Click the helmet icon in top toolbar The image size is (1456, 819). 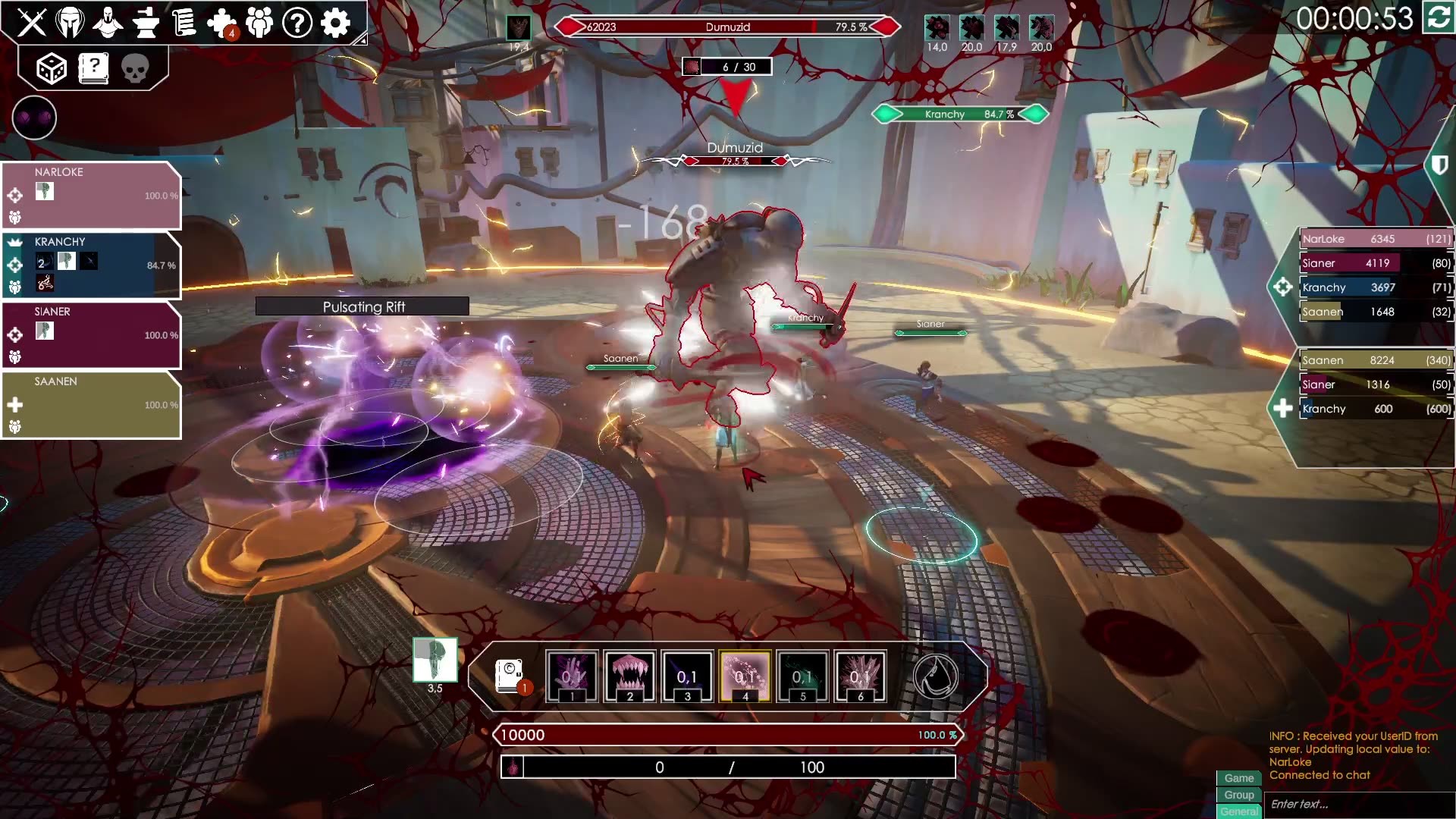pyautogui.click(x=70, y=23)
